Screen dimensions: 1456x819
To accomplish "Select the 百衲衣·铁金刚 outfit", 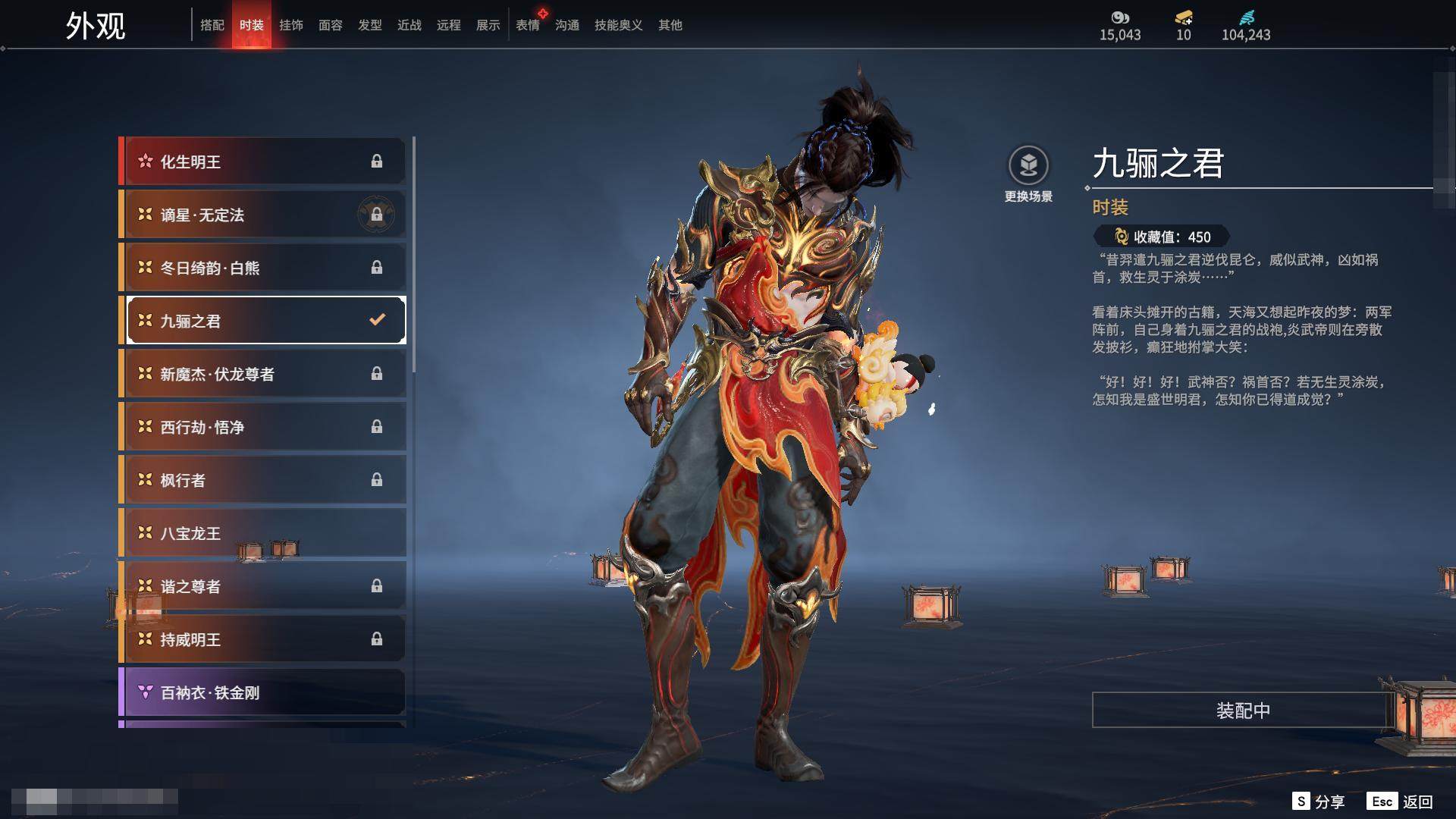I will pyautogui.click(x=262, y=692).
